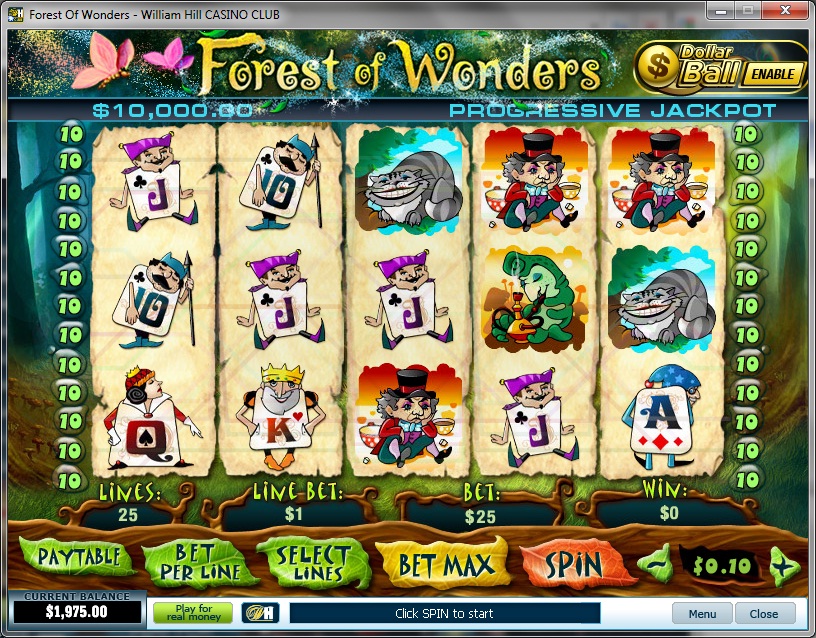The image size is (816, 638).
Task: Enable the Dollar Ball side game
Action: point(774,73)
